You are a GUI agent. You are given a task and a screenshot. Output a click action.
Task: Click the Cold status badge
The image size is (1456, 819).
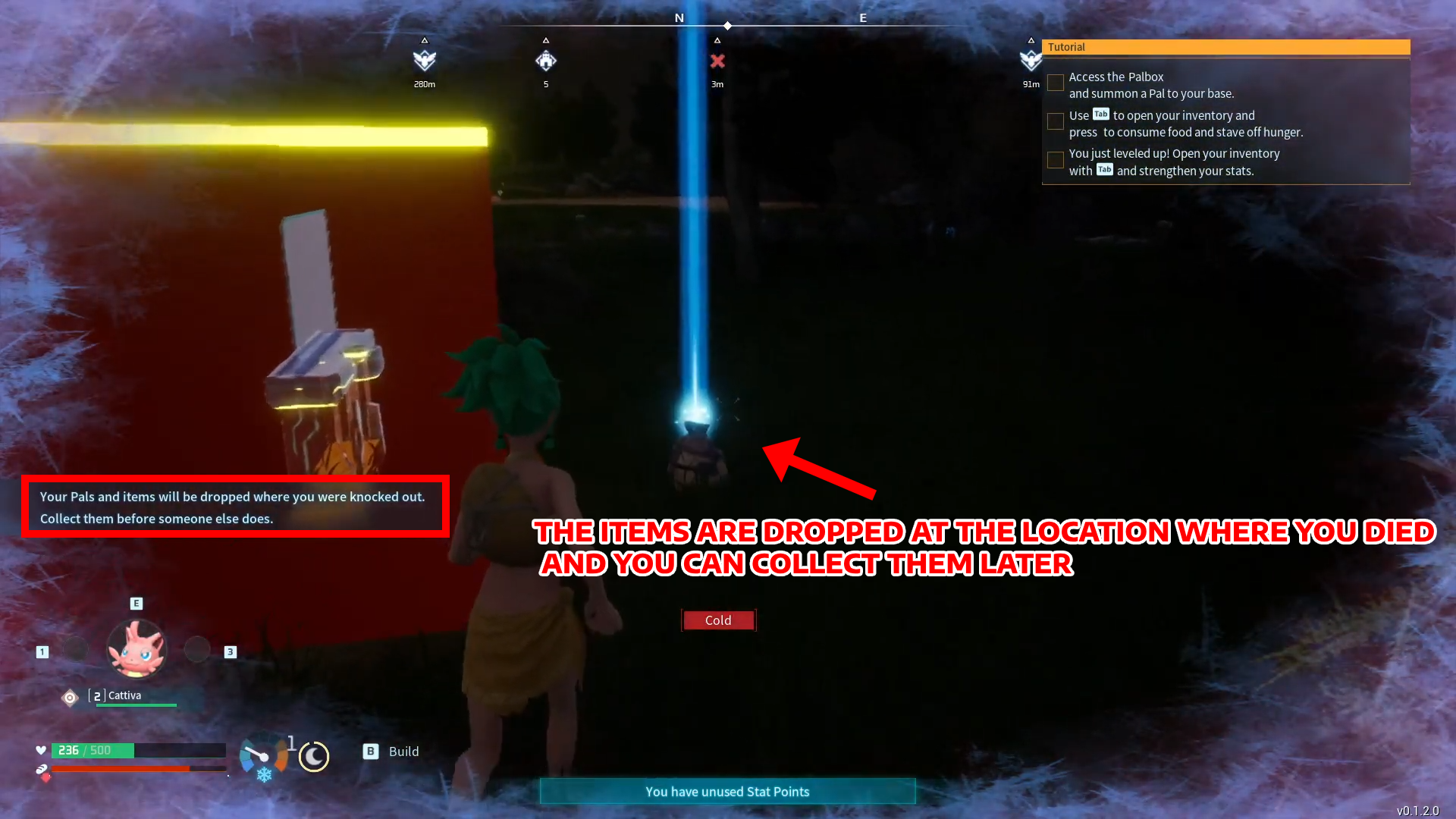(717, 620)
